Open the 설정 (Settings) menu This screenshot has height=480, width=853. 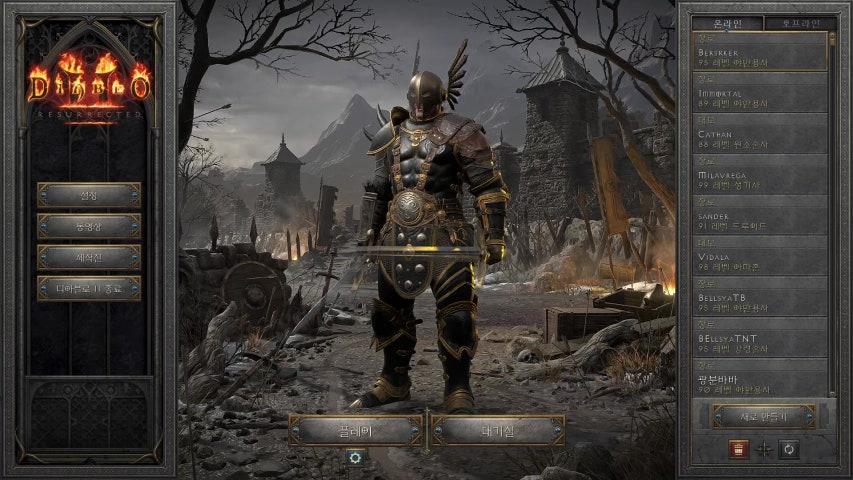click(89, 194)
